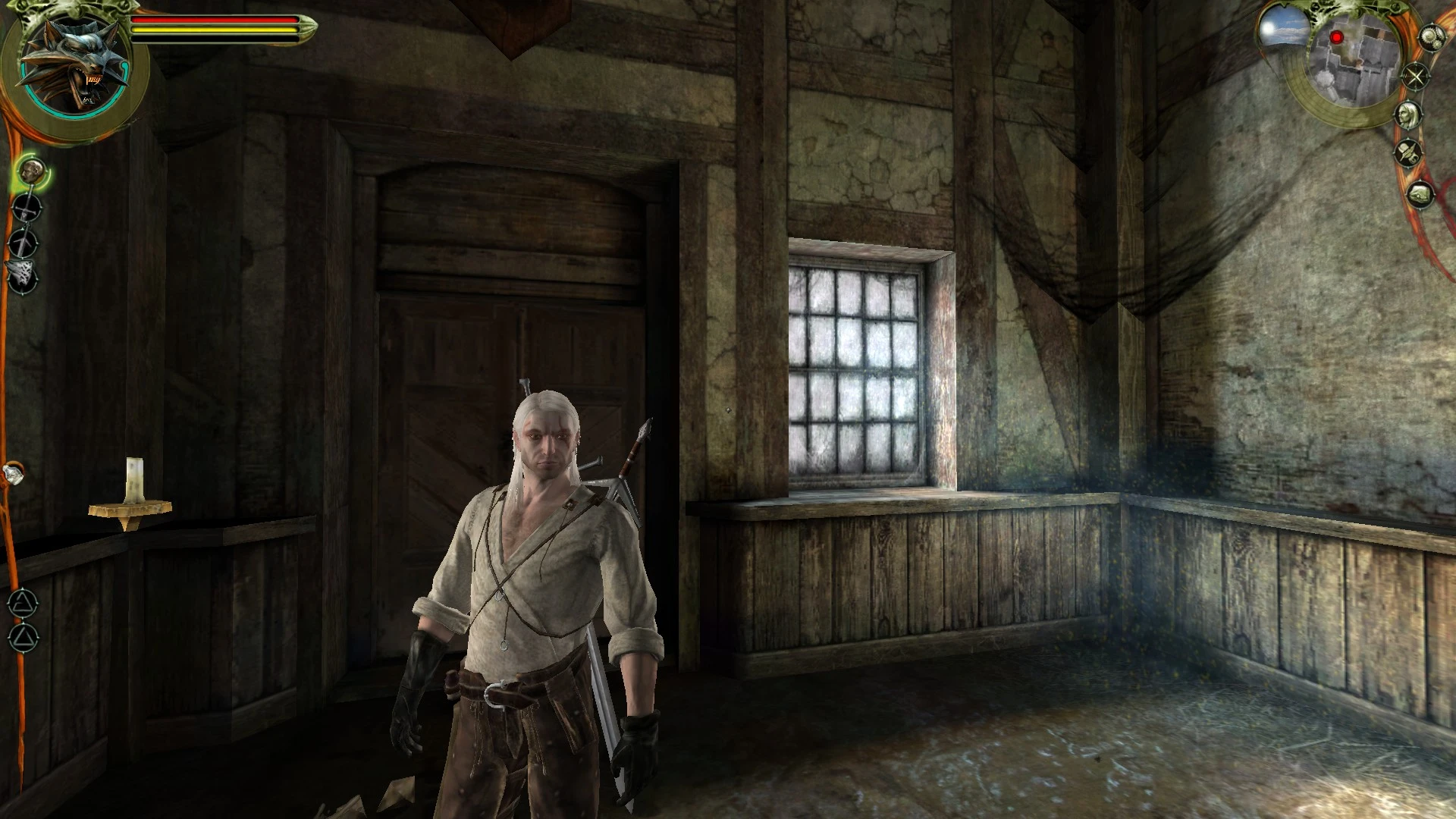
Task: Open the character panel via Geralt profile icon
Action: coord(1409,115)
